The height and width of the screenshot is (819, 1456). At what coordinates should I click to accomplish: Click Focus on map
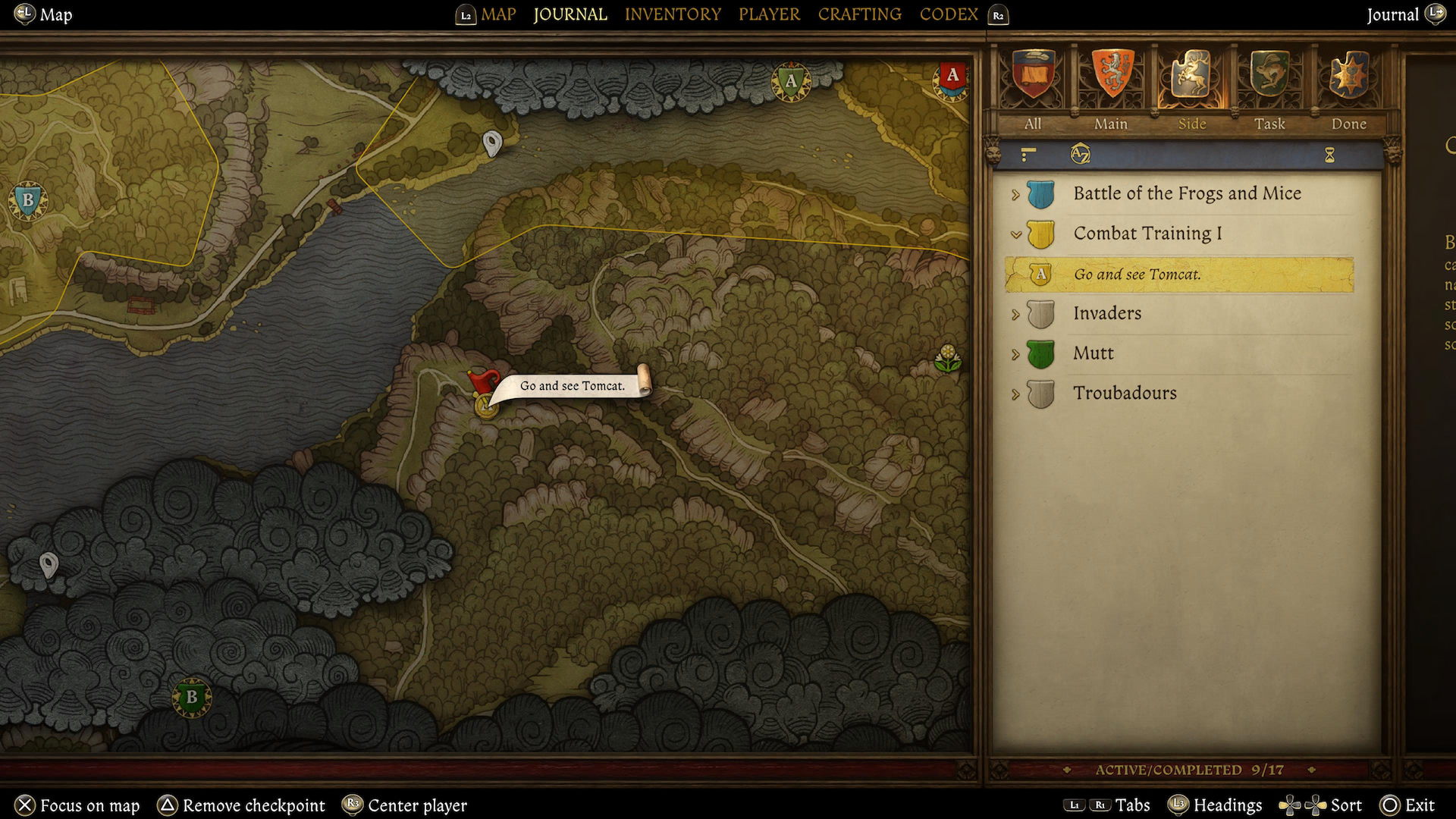tap(76, 805)
